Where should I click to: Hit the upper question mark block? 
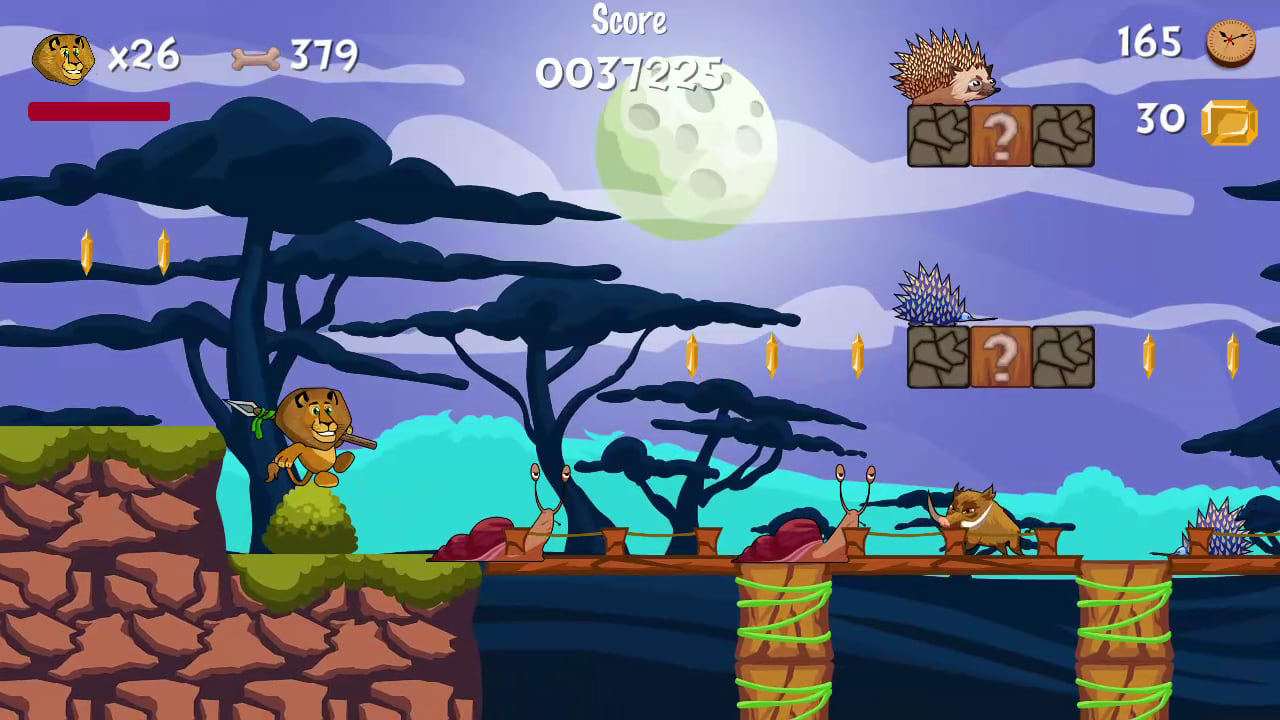click(x=1000, y=134)
